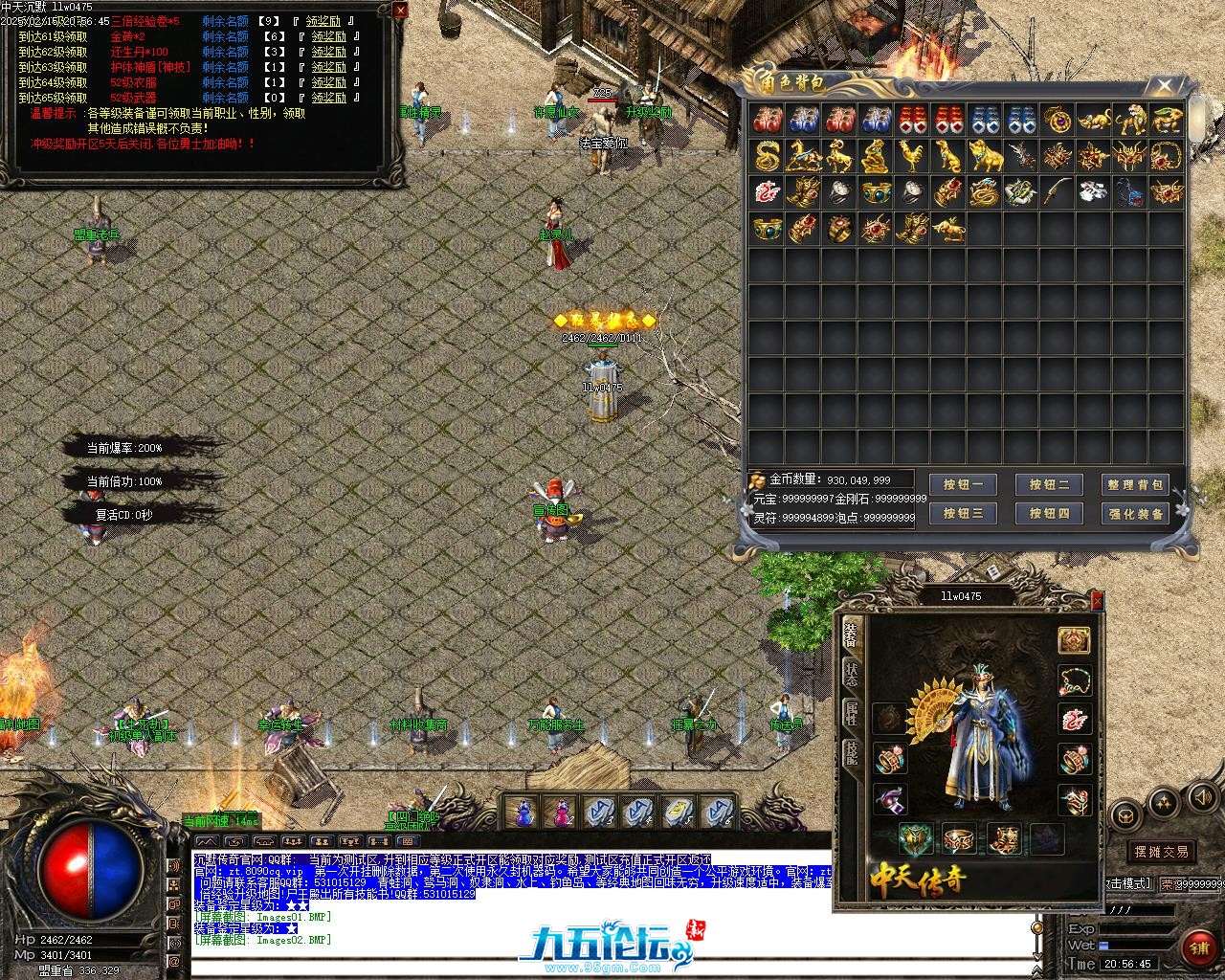Click the 整理背包 sort bag button
The width and height of the screenshot is (1225, 980).
[x=1135, y=485]
